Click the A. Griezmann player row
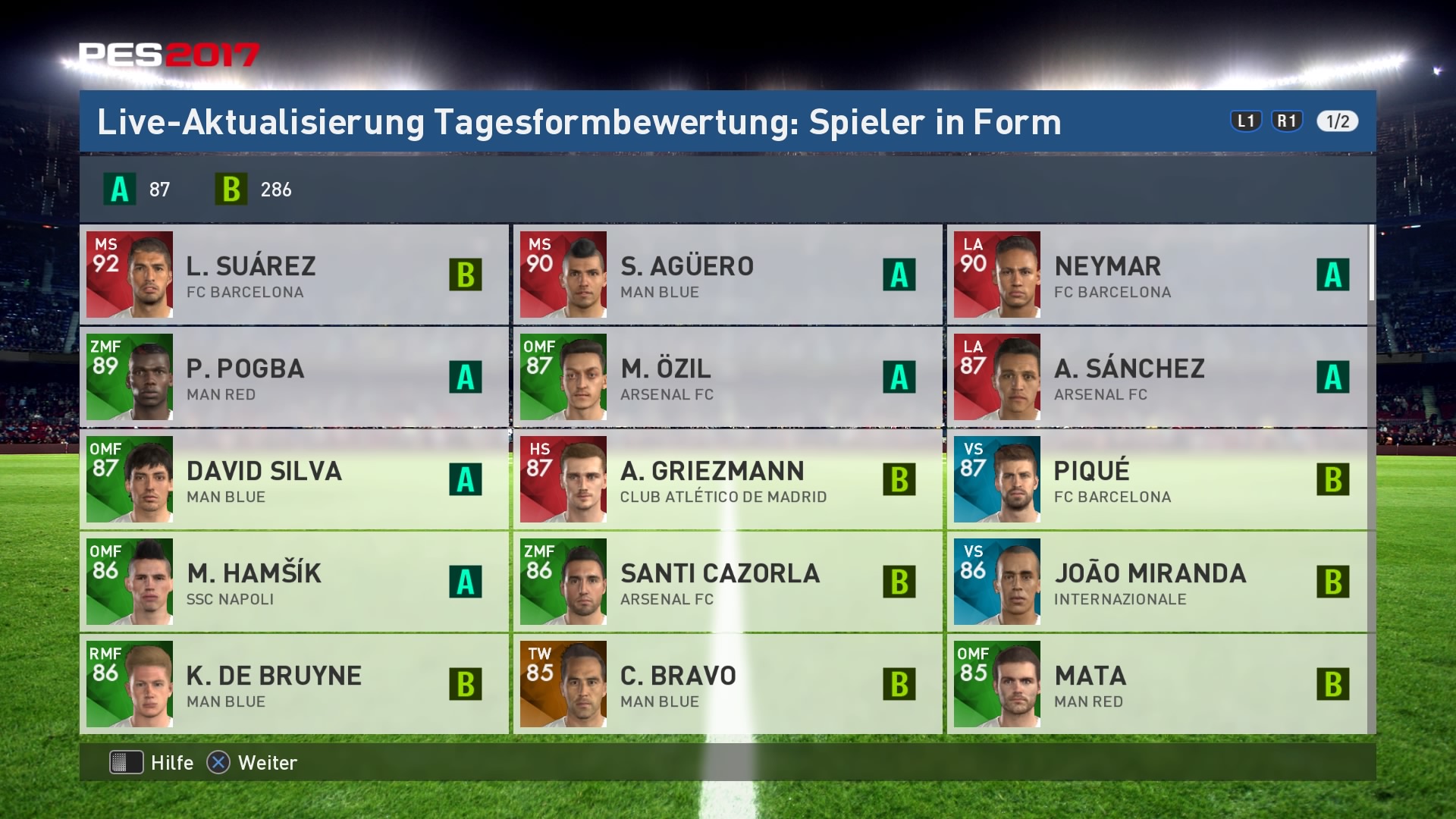This screenshot has height=819, width=1456. (x=728, y=479)
